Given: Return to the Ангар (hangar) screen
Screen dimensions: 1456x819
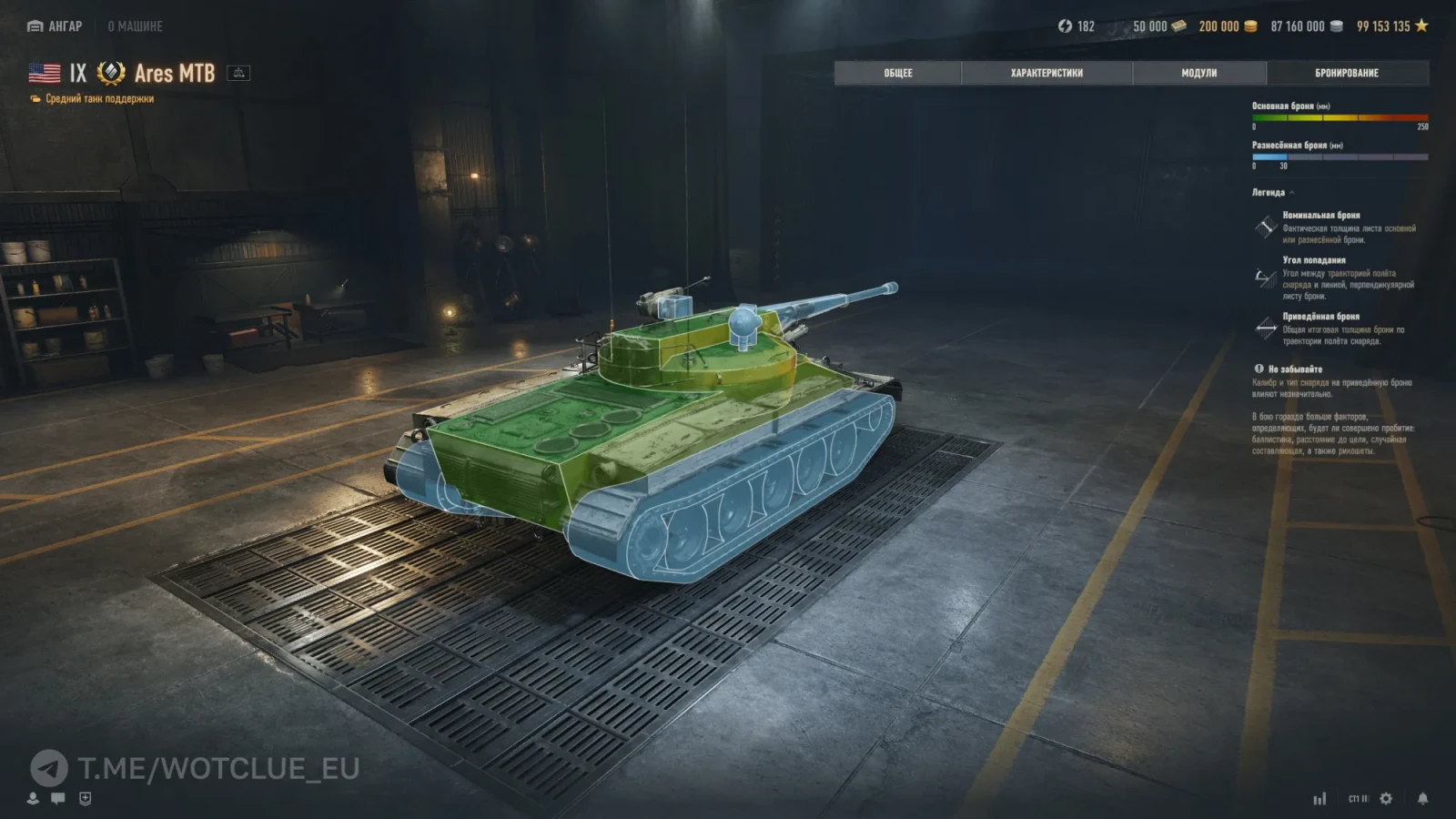Looking at the screenshot, I should [x=56, y=26].
